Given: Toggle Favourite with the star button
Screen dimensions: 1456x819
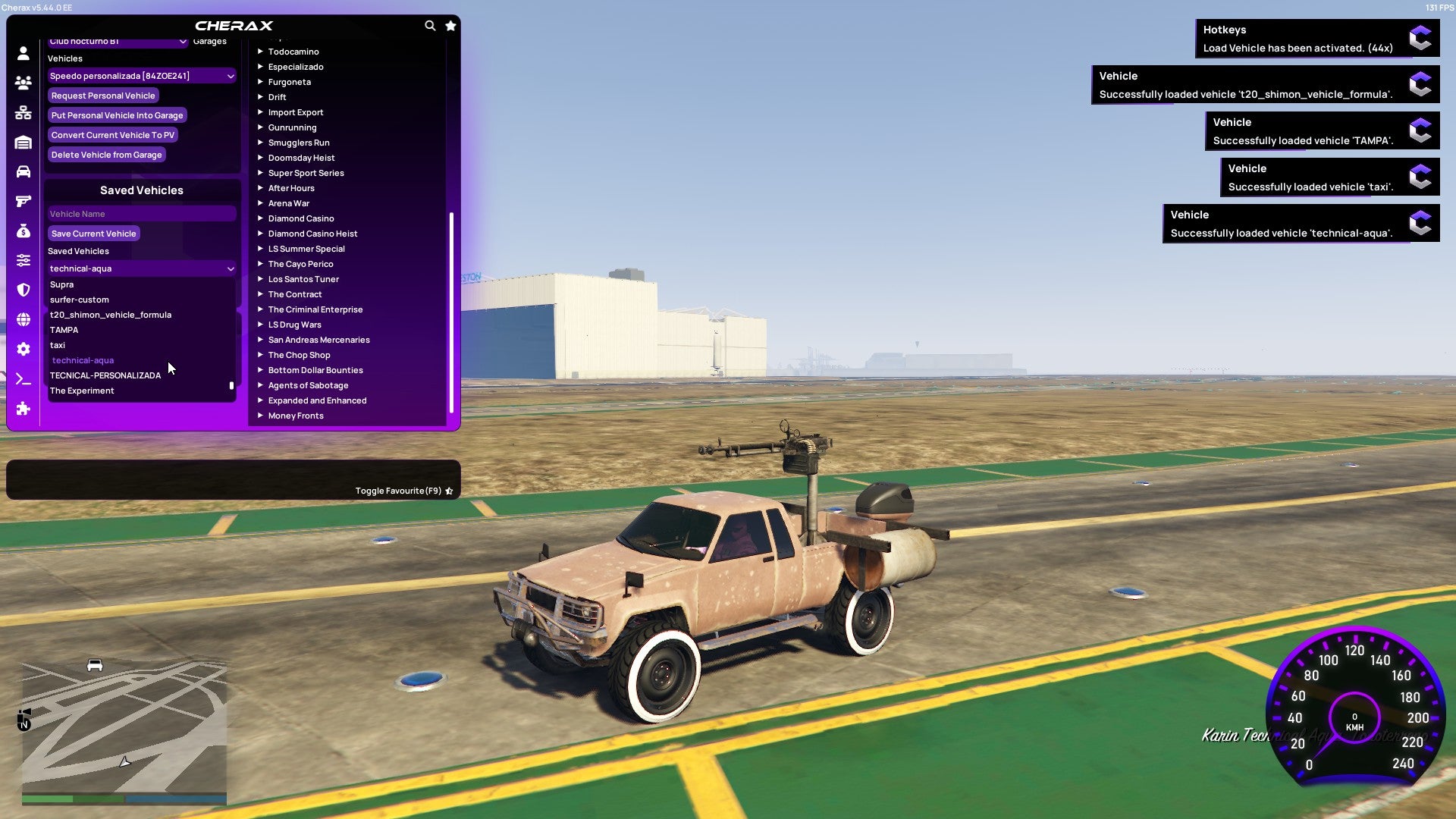Looking at the screenshot, I should [448, 491].
